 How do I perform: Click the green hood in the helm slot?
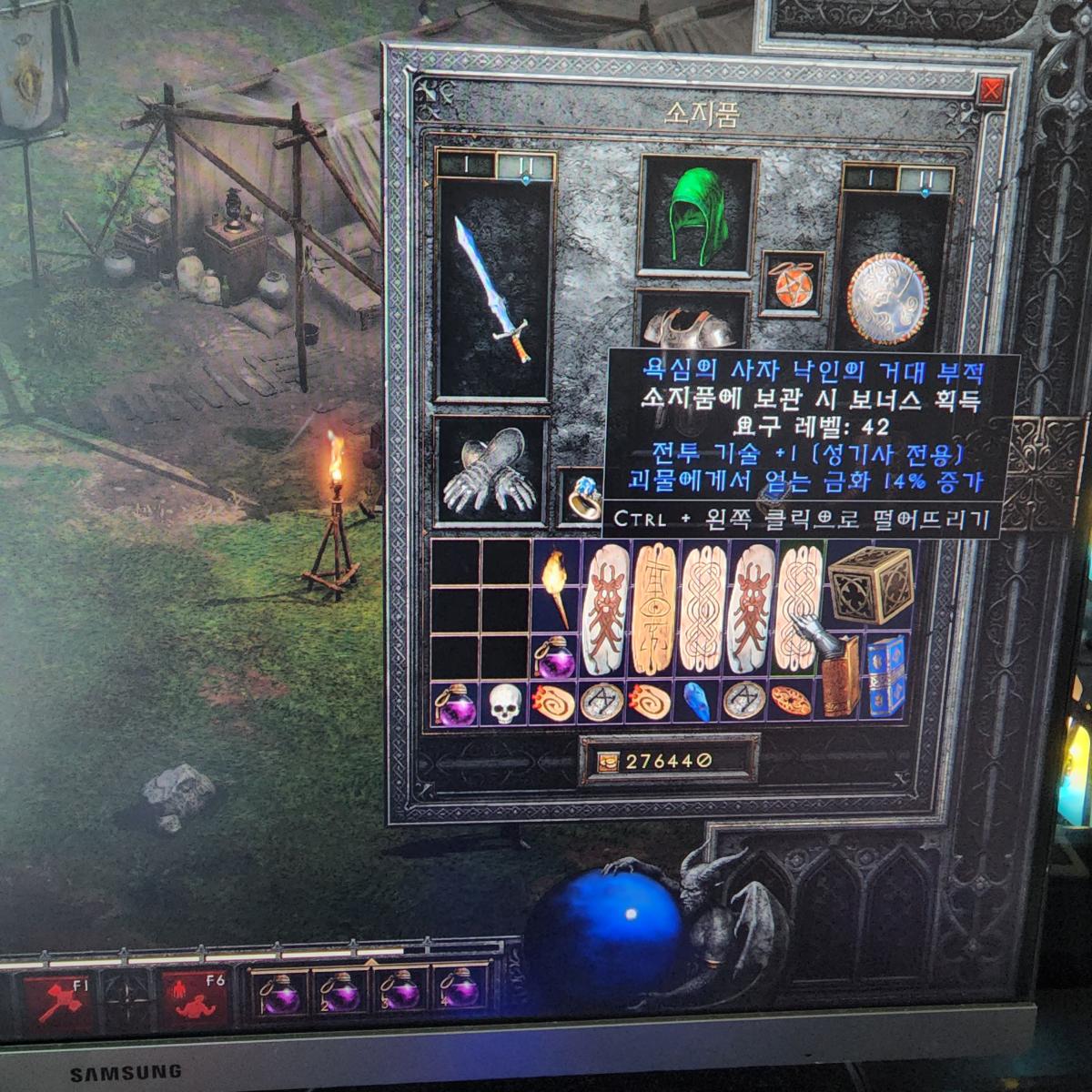[699, 215]
